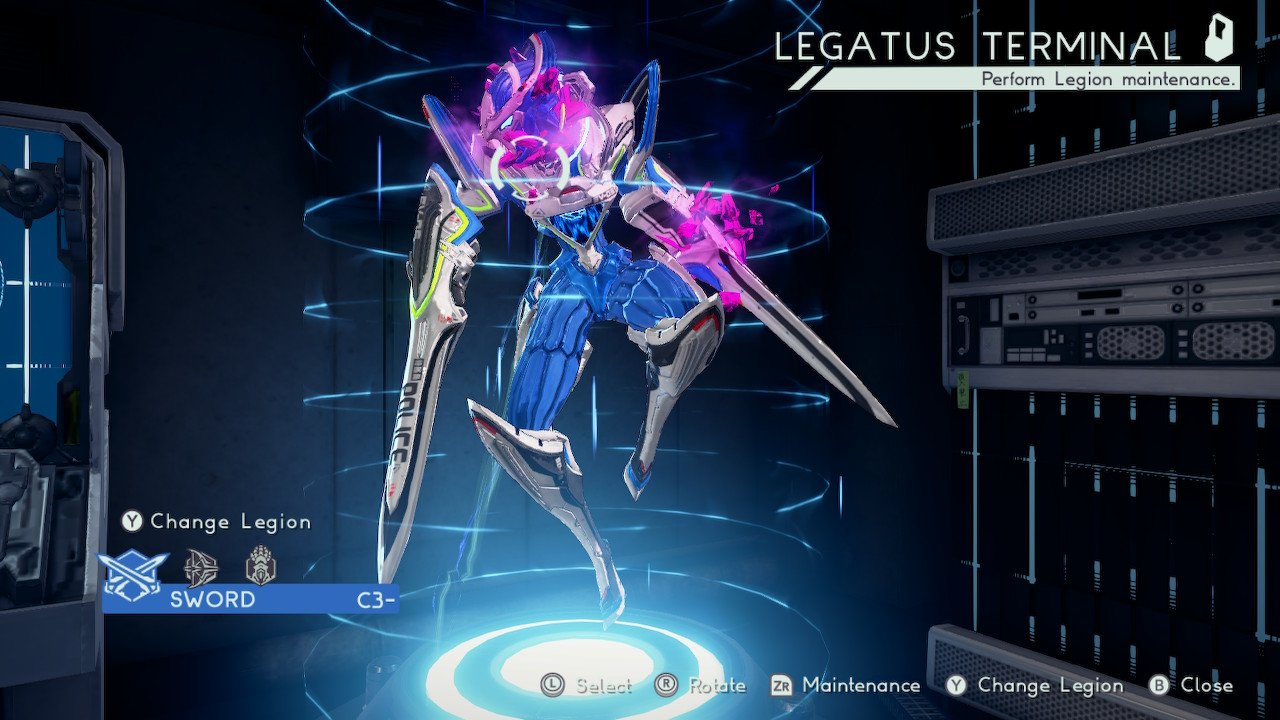Choose the fist-shaped Arm Legion icon
Screen dimensions: 1280x720
coord(260,566)
